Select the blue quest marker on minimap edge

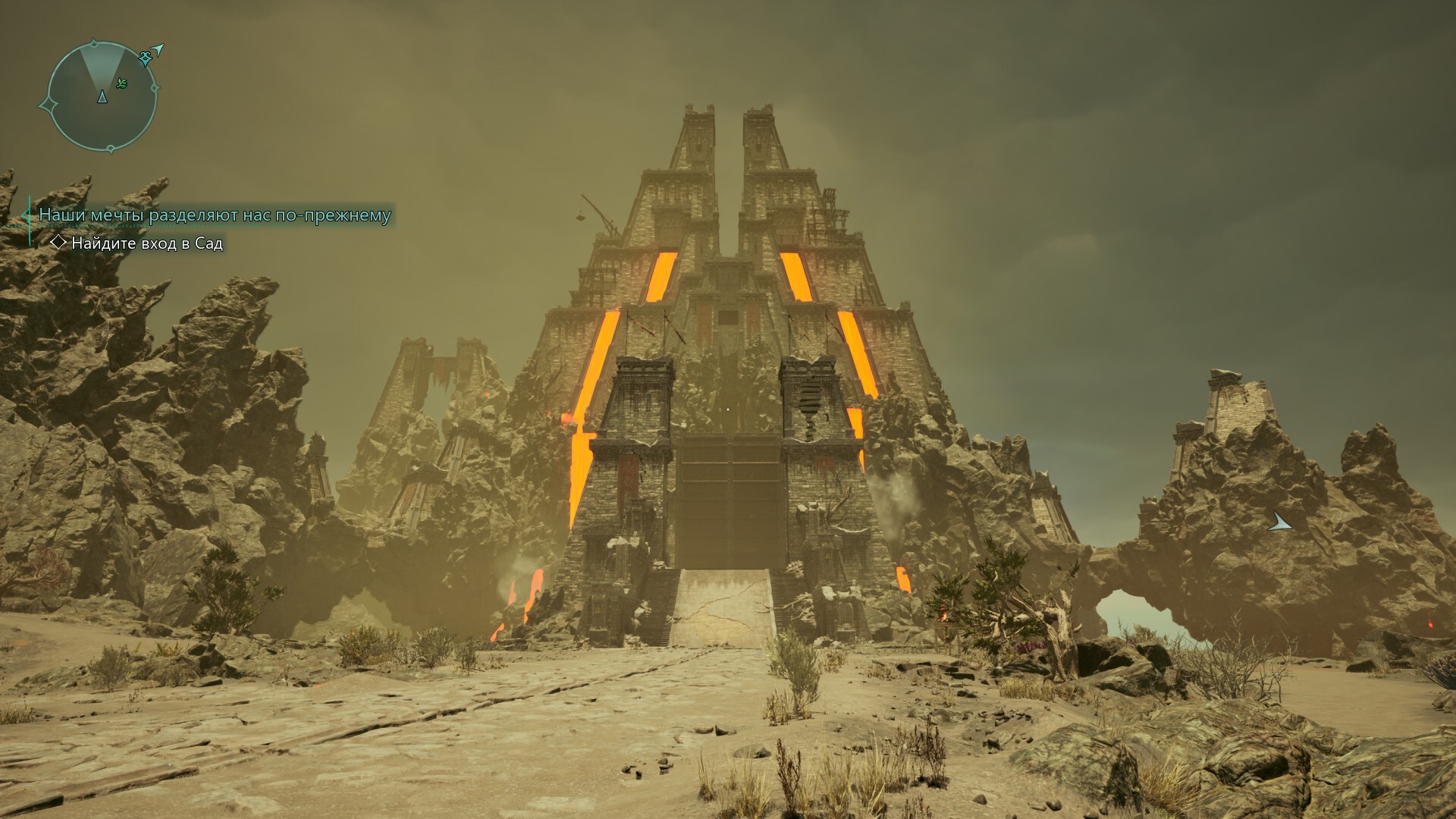pos(146,58)
